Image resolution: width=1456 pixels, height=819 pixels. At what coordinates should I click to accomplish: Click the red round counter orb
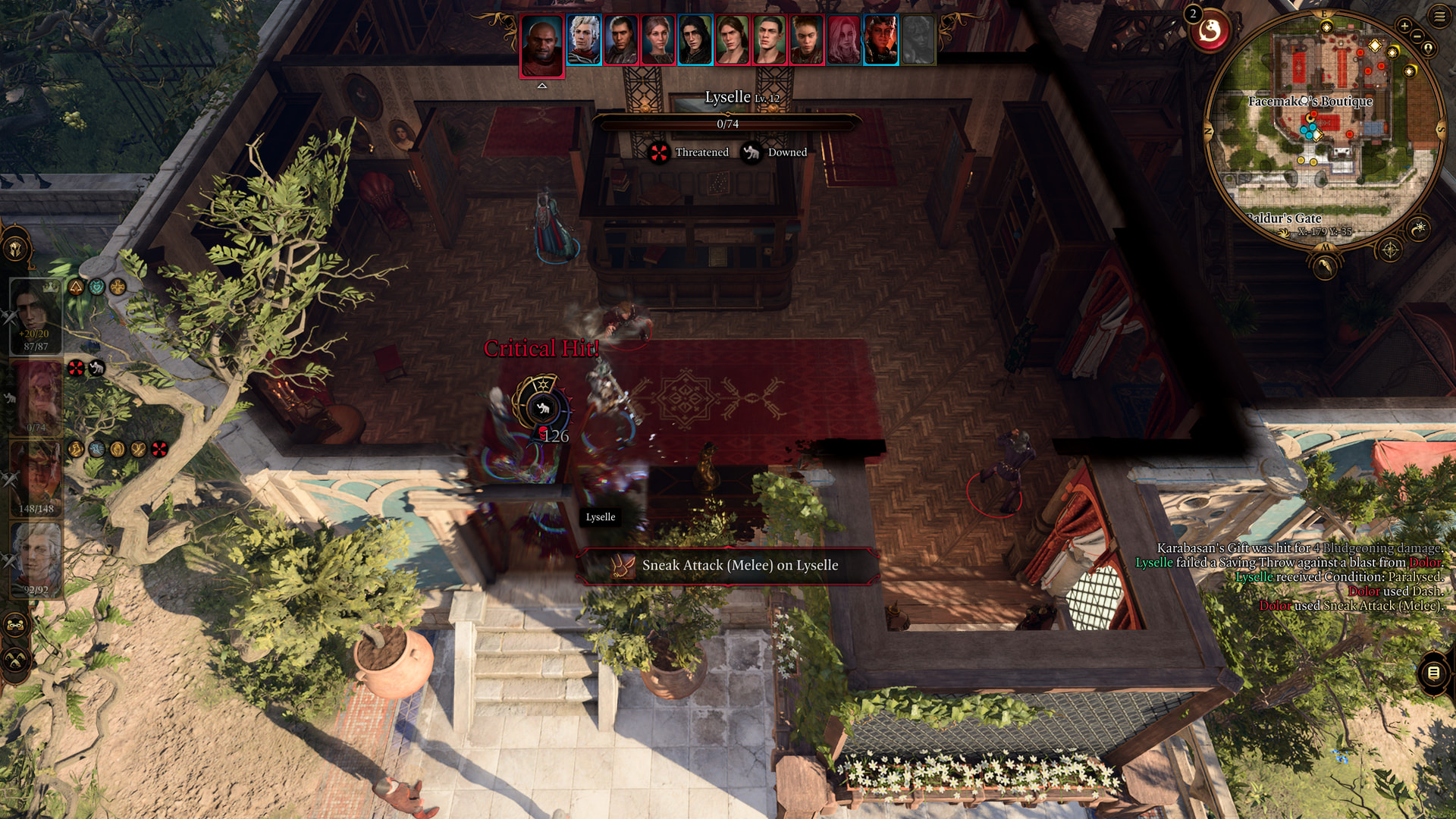tap(1210, 32)
